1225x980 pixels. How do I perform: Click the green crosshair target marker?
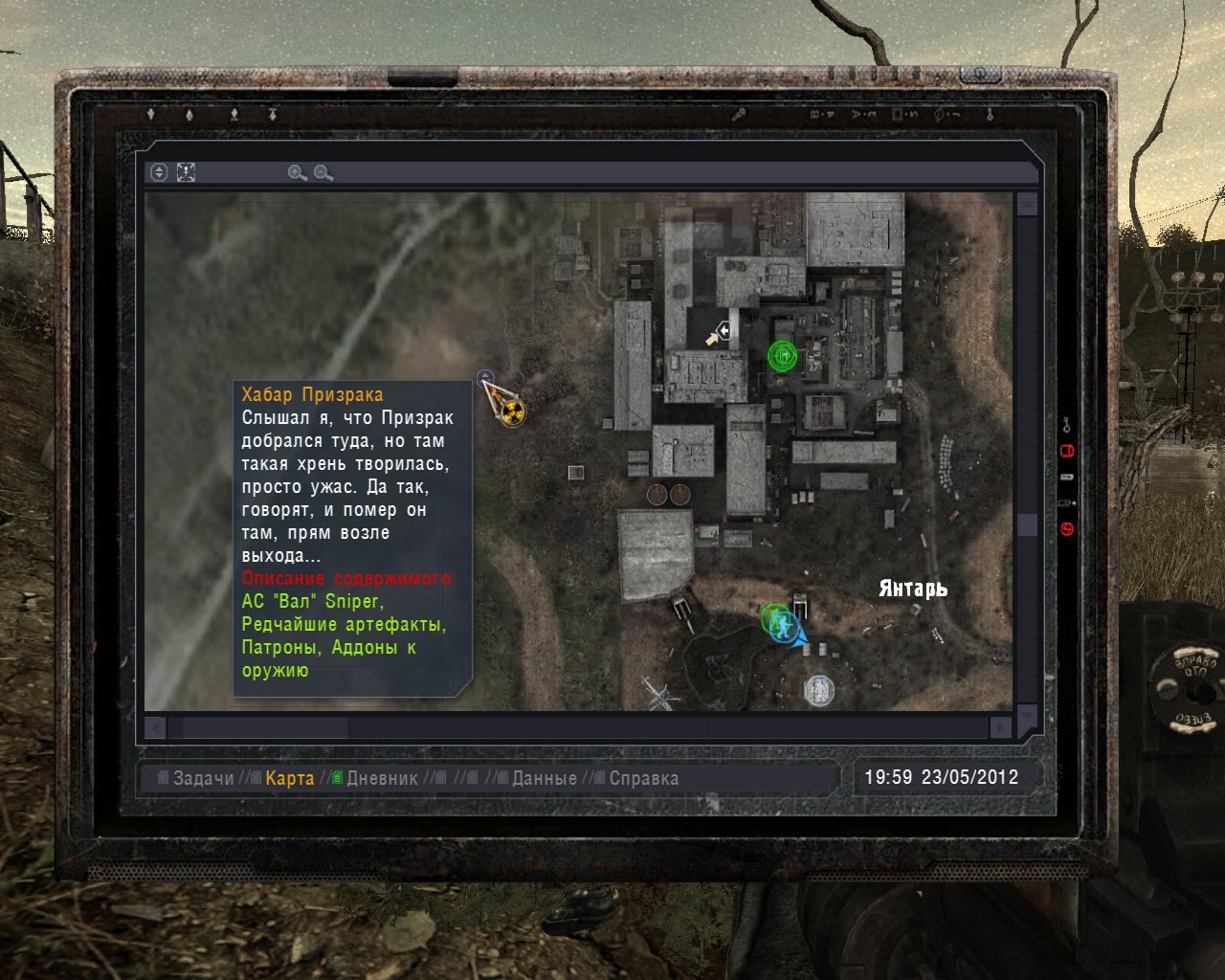[x=782, y=356]
